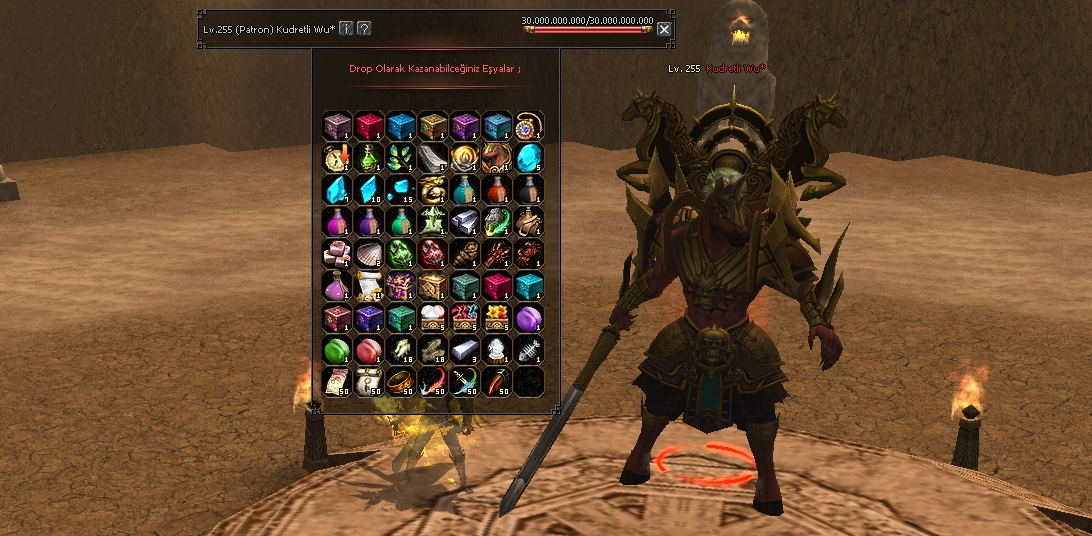Select the yellow flower box item
Viewport: 1092px width, 536px height.
(497, 318)
